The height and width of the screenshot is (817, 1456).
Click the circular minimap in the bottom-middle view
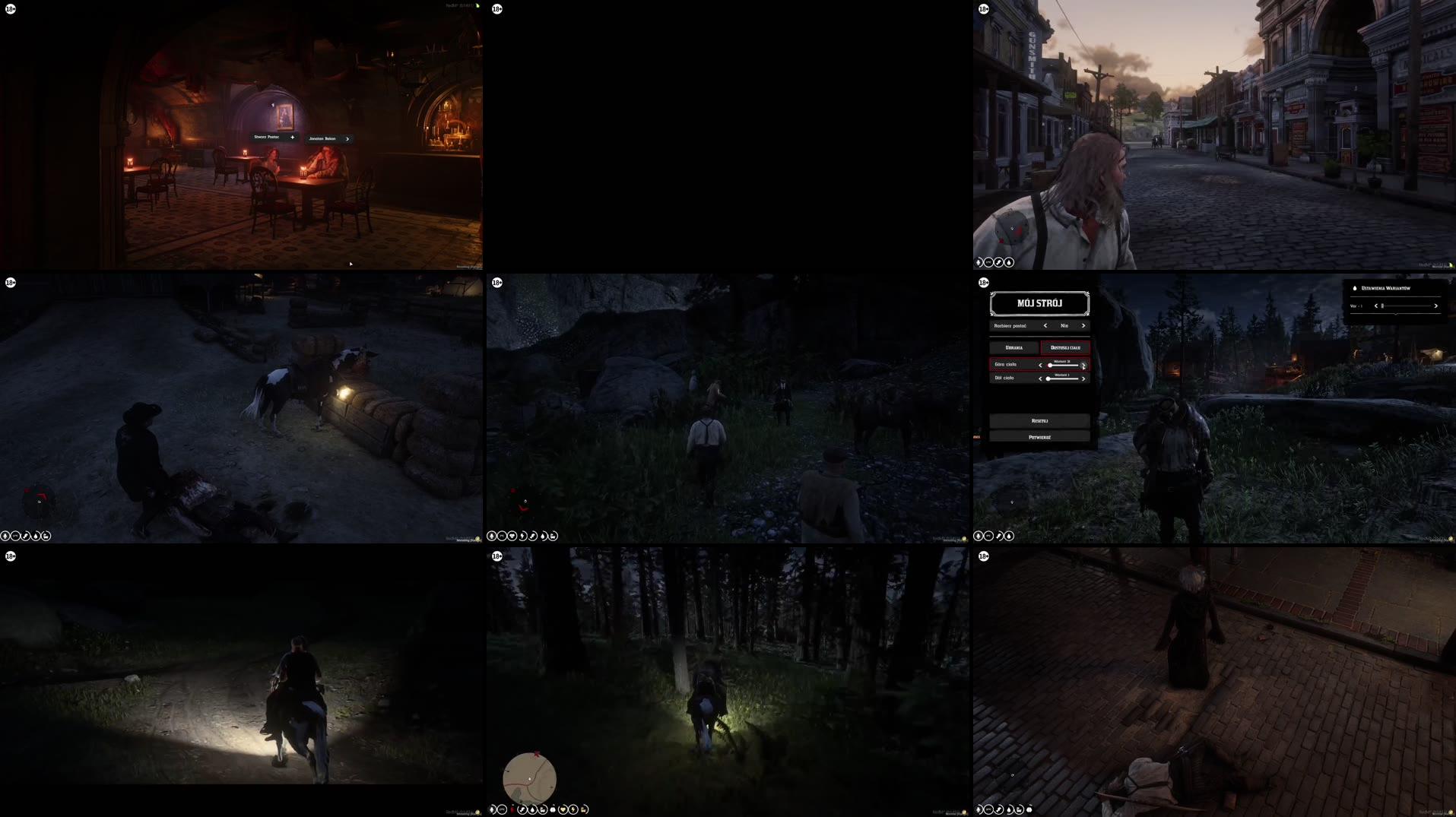(x=529, y=779)
